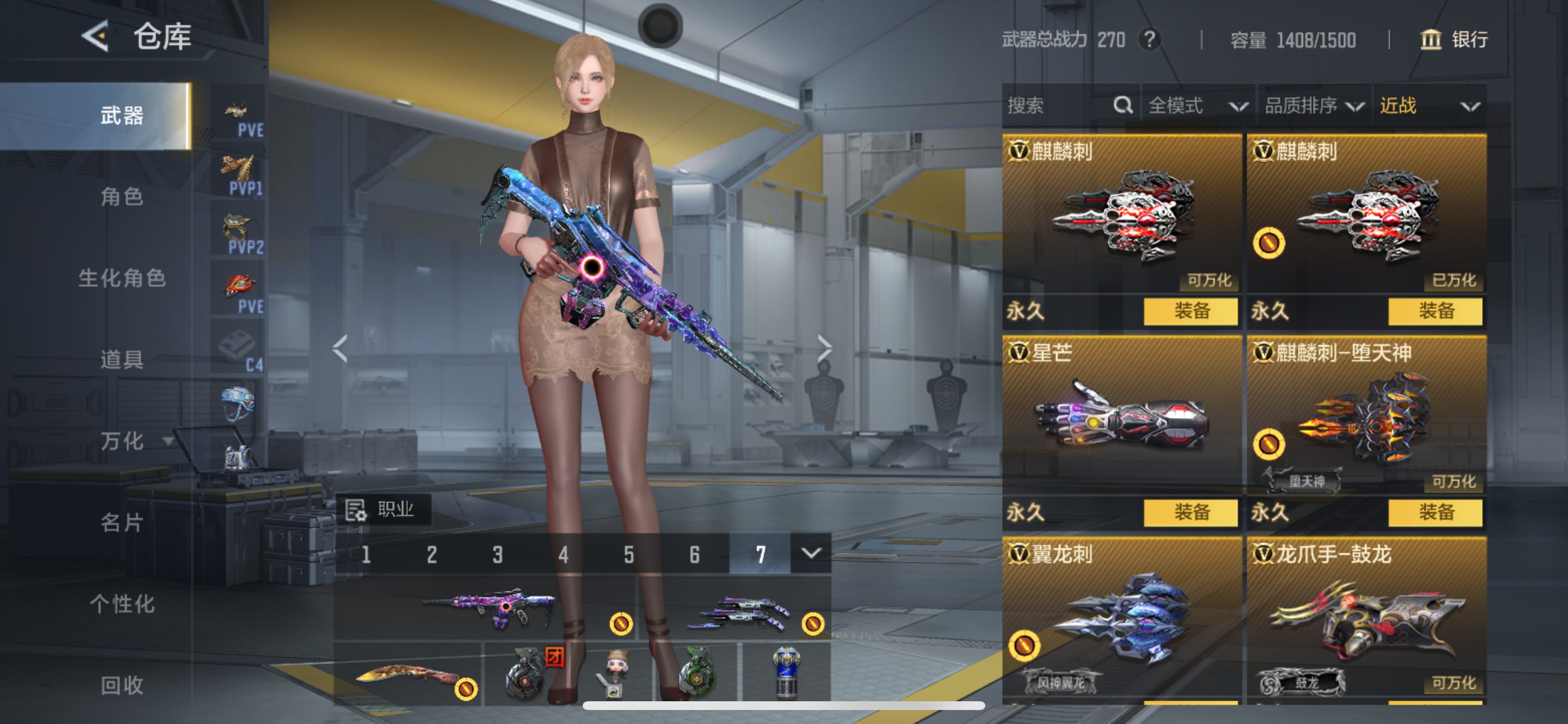This screenshot has width=1568, height=724.
Task: Rotate to the next character with right arrow
Action: [824, 348]
